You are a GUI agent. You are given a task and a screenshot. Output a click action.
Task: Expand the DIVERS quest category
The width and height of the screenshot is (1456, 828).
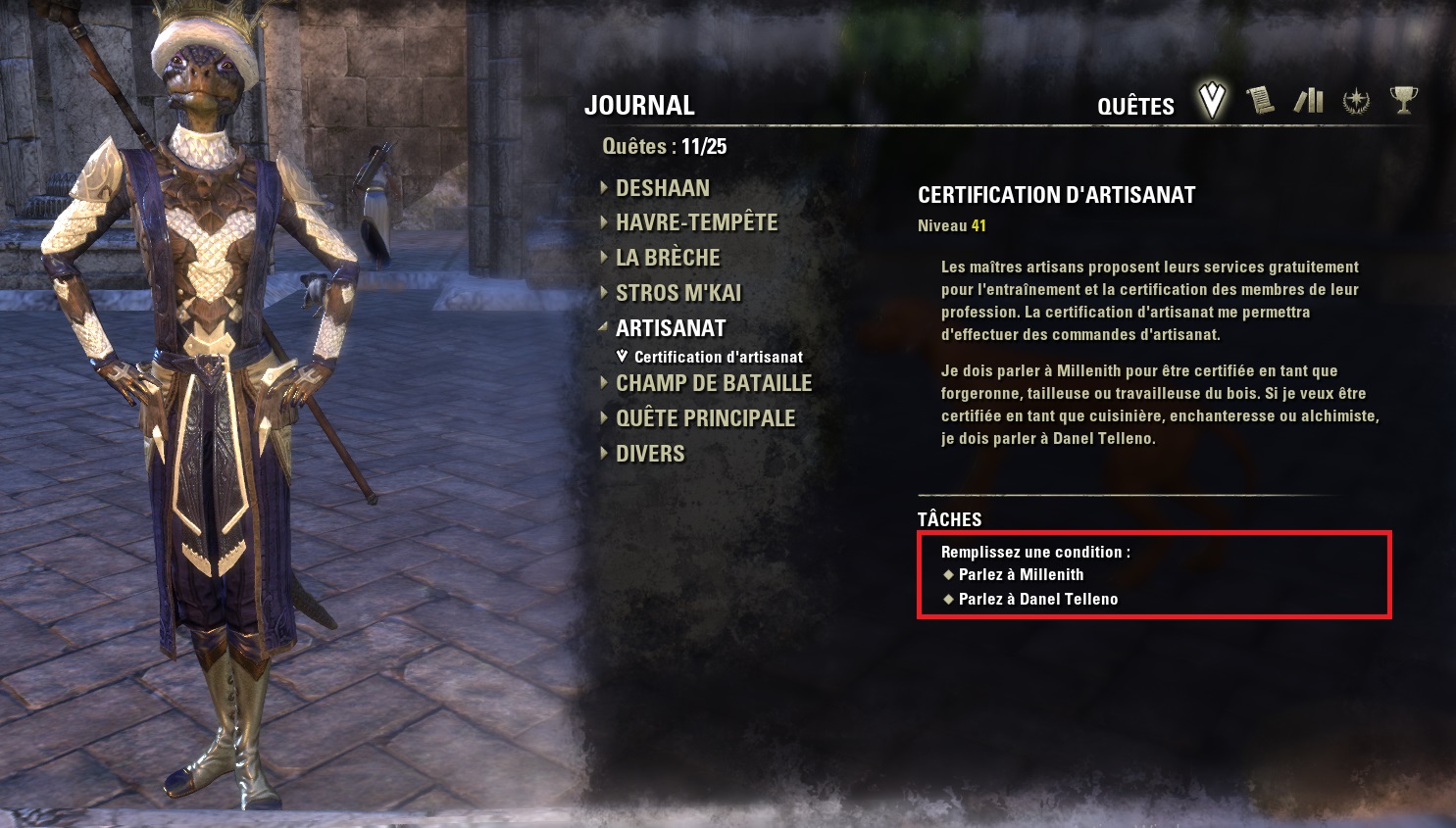(650, 455)
